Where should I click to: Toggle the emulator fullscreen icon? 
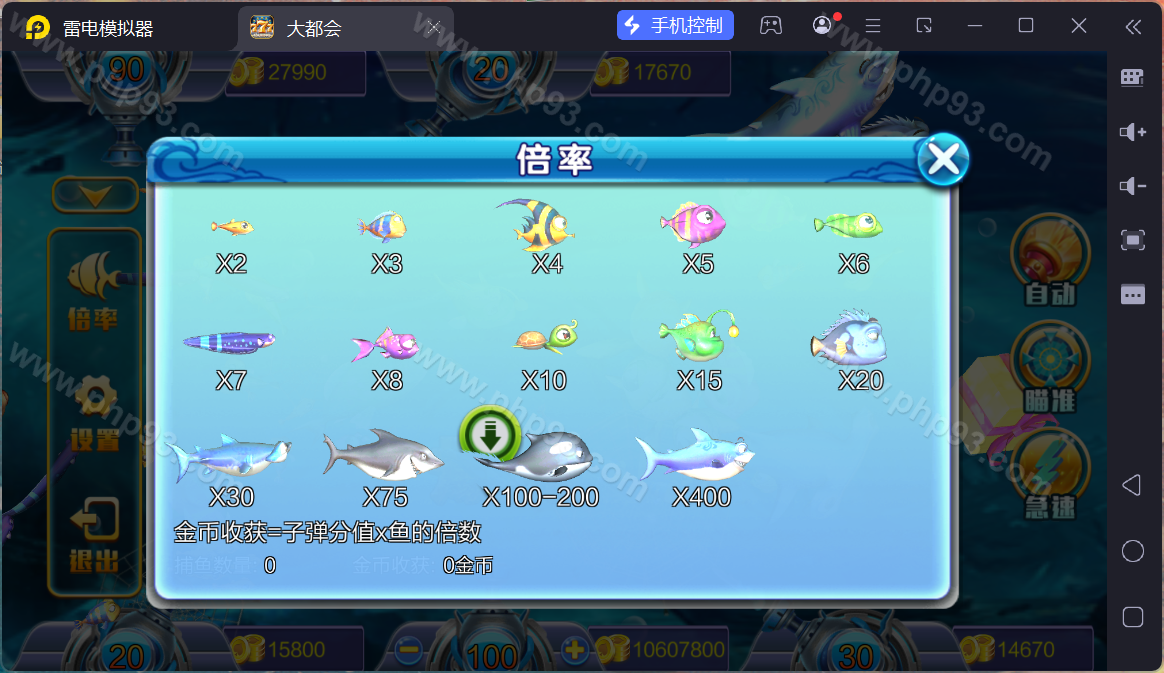(x=1132, y=240)
